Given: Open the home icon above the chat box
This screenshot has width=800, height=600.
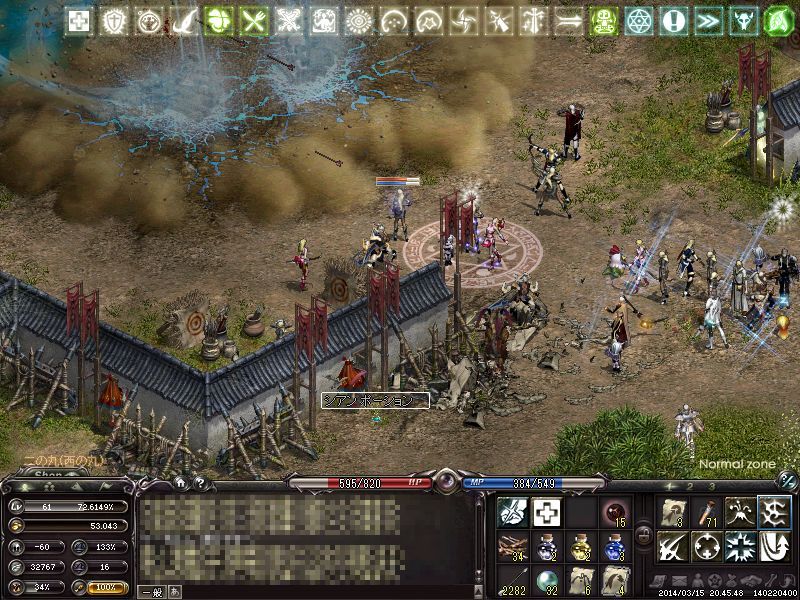Looking at the screenshot, I should coord(181,482).
